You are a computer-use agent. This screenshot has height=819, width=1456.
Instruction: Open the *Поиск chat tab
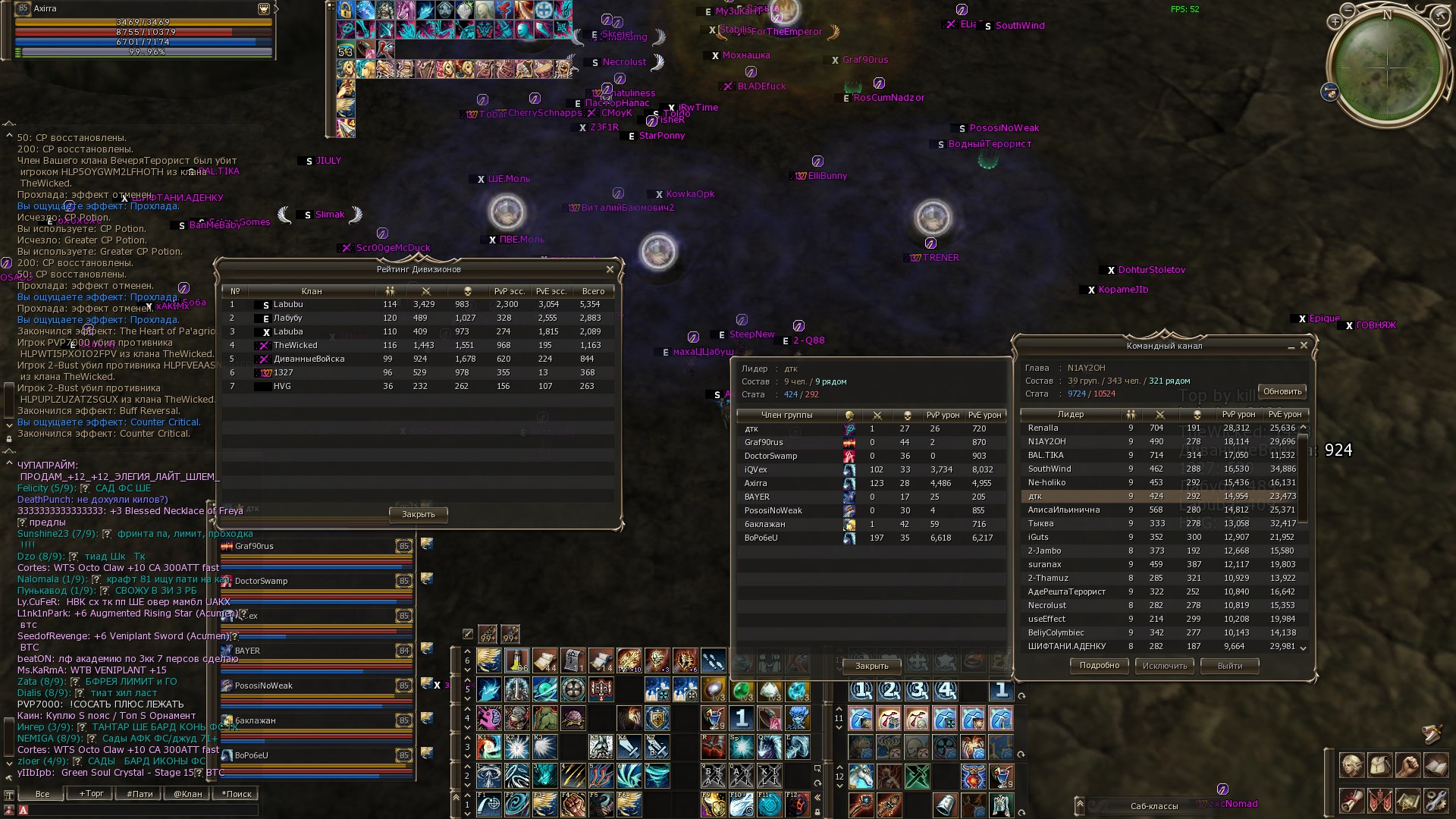237,794
